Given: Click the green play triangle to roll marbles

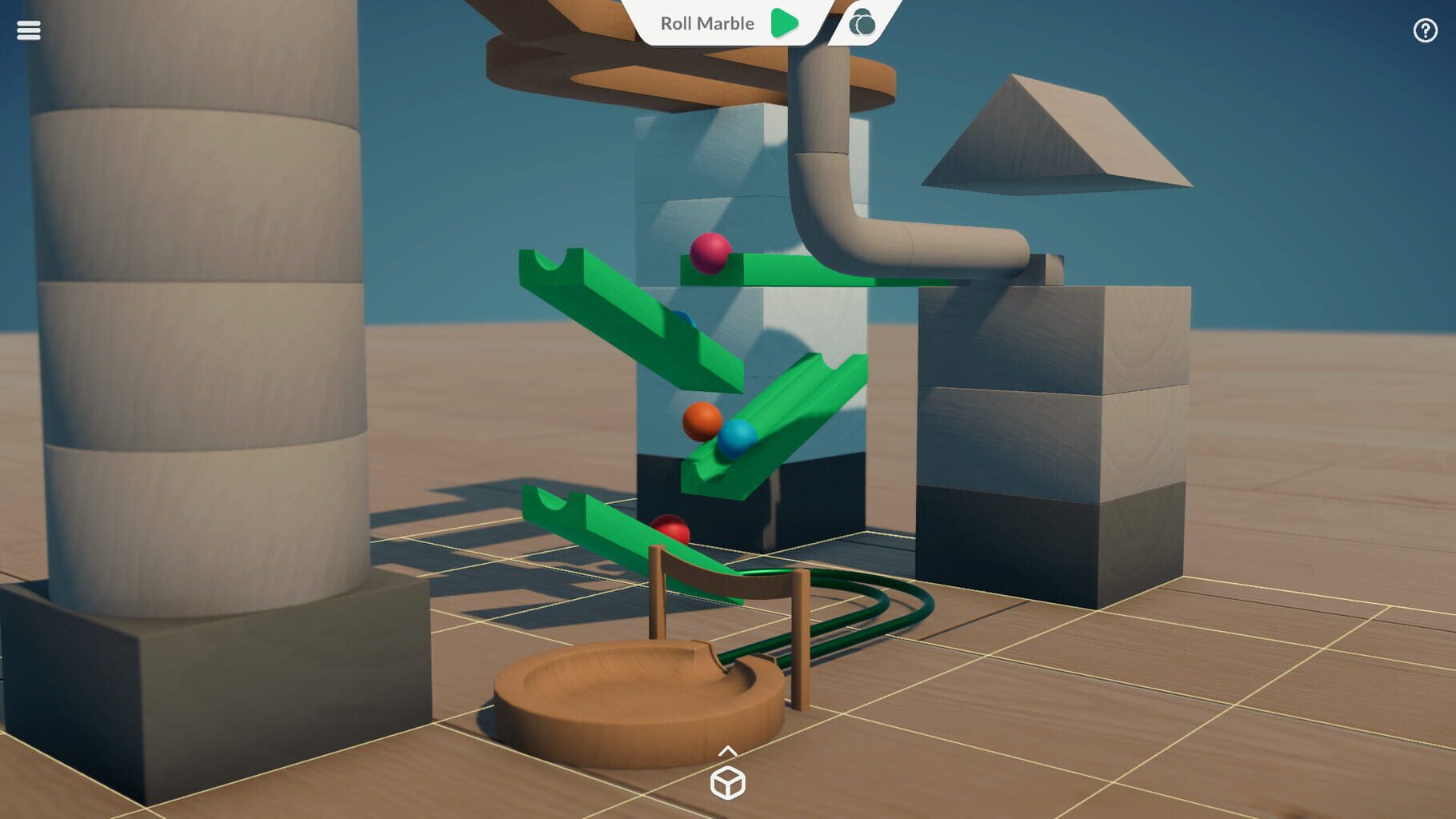Looking at the screenshot, I should 785,23.
